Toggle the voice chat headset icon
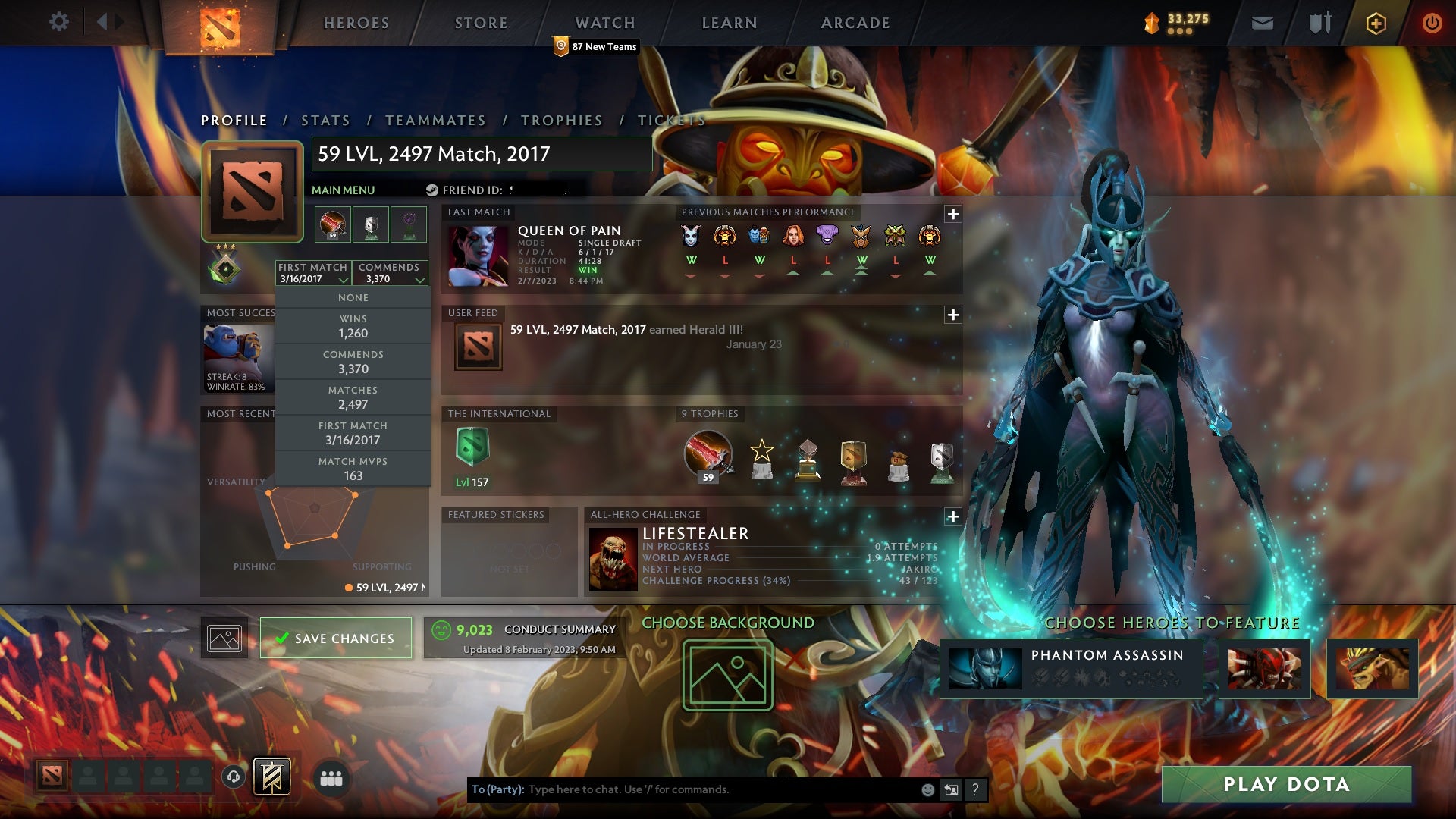1456x819 pixels. coord(233,777)
